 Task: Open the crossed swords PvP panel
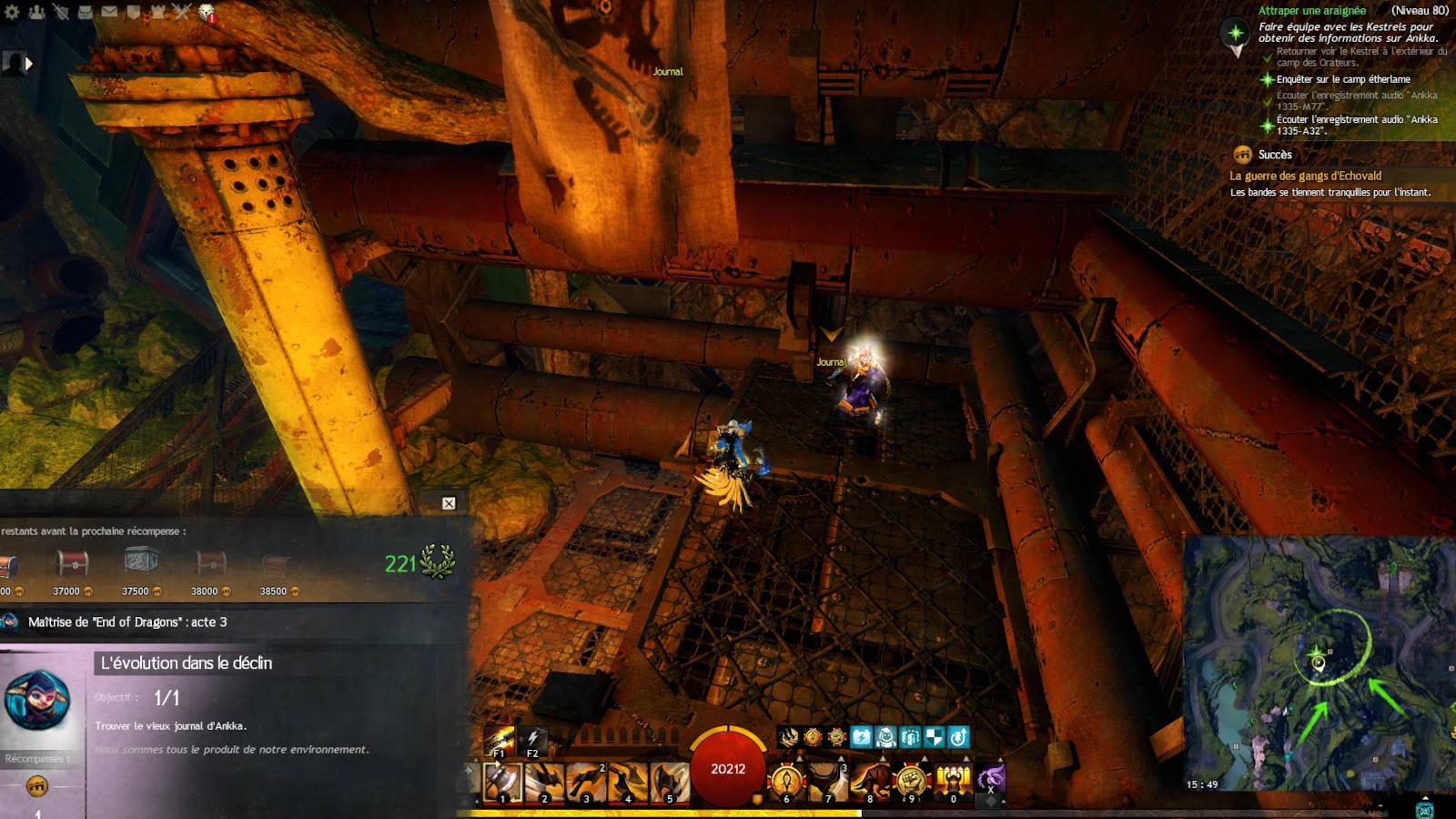182,12
